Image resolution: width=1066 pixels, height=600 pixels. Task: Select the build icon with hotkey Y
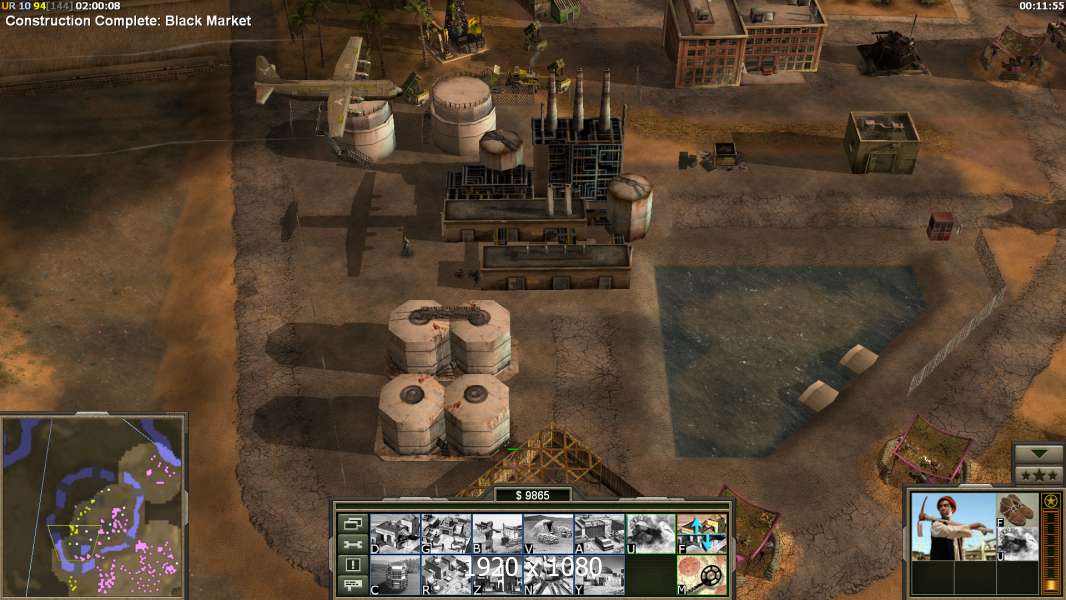coord(599,575)
